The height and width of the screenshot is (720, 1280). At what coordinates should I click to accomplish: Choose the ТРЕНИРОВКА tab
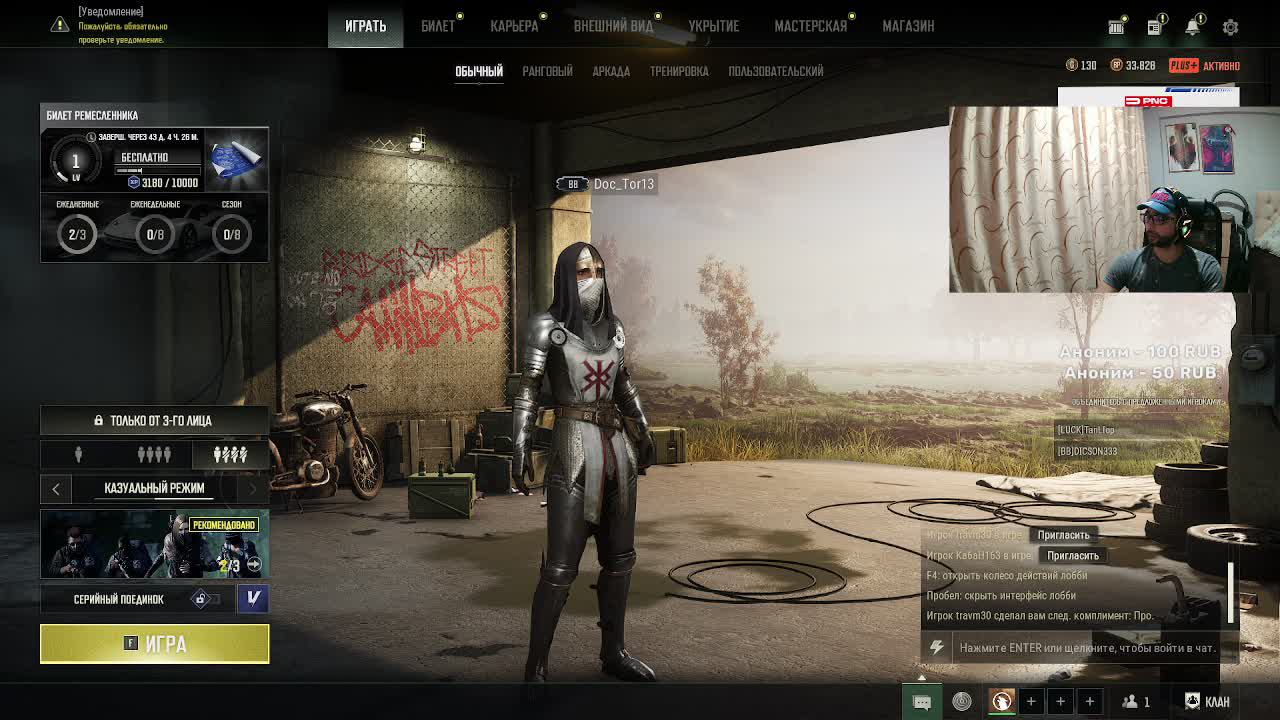click(679, 71)
